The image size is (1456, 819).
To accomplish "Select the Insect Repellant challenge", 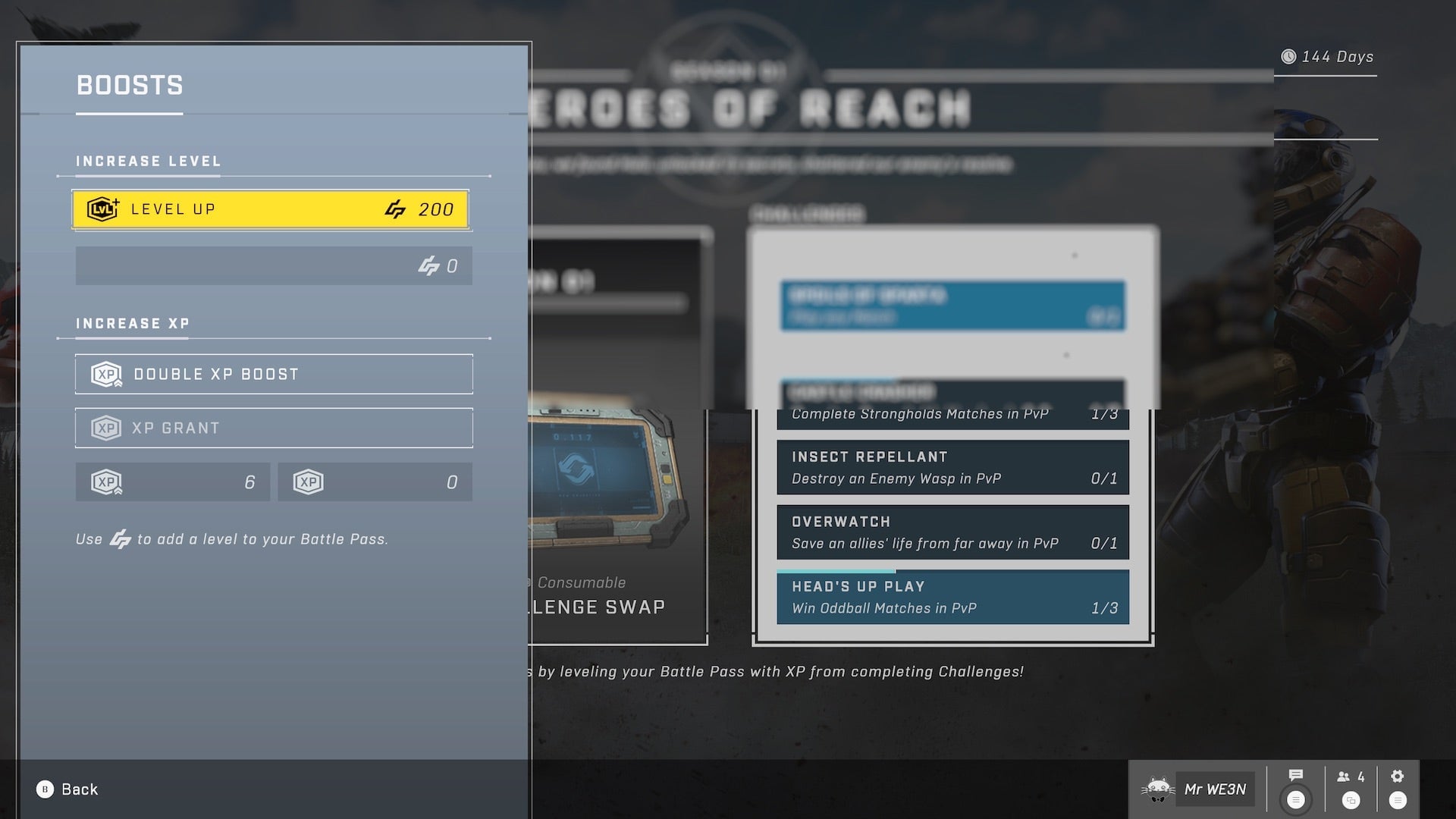I will tap(952, 467).
